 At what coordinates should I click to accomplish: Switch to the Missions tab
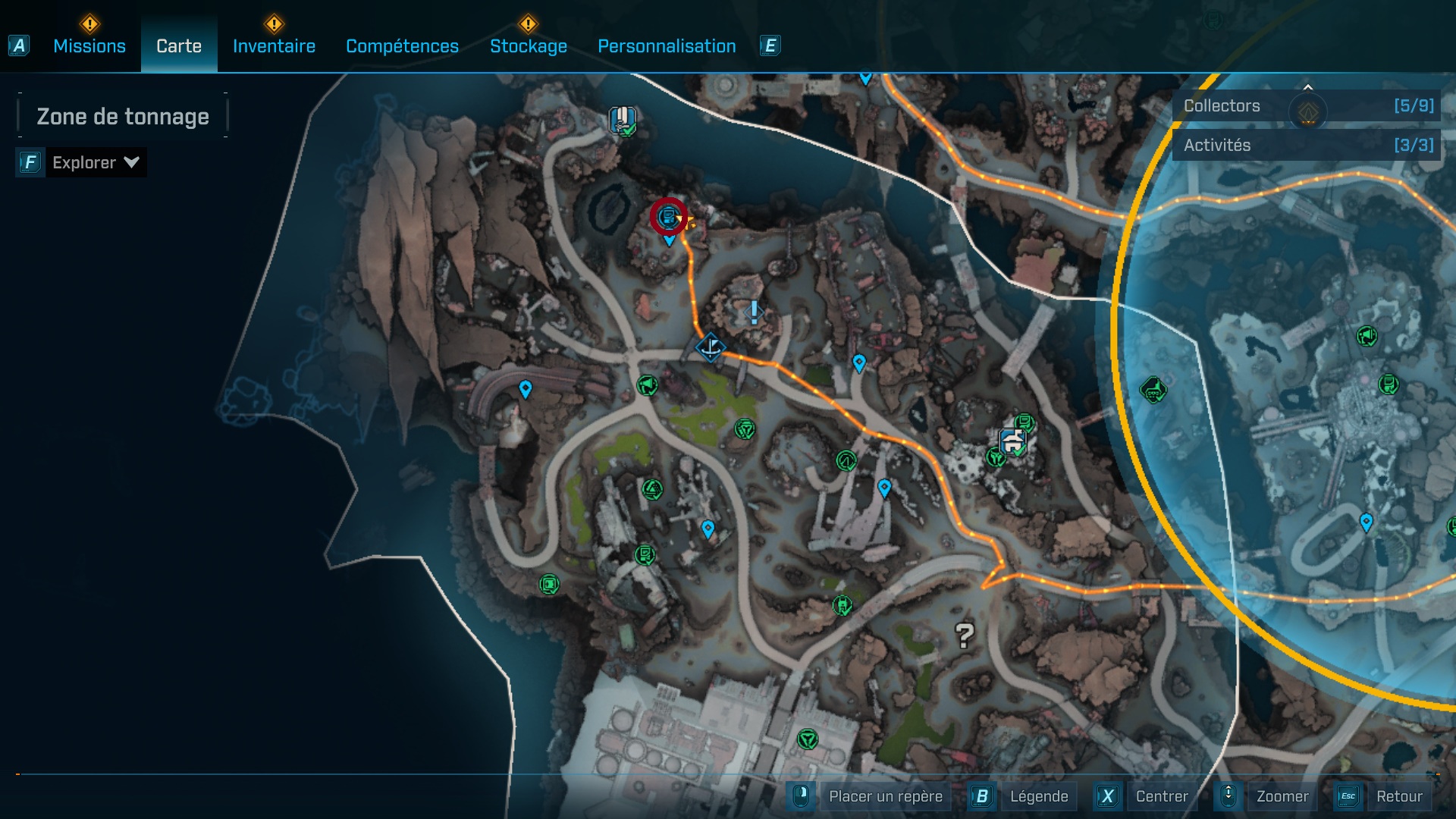[x=89, y=46]
